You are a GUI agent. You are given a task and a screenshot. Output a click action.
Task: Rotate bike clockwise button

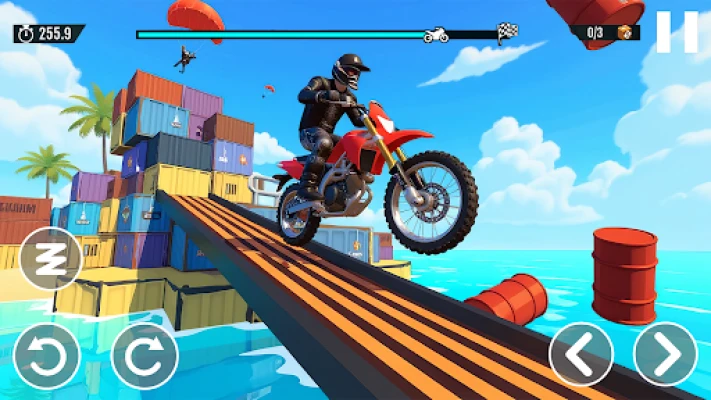[144, 356]
